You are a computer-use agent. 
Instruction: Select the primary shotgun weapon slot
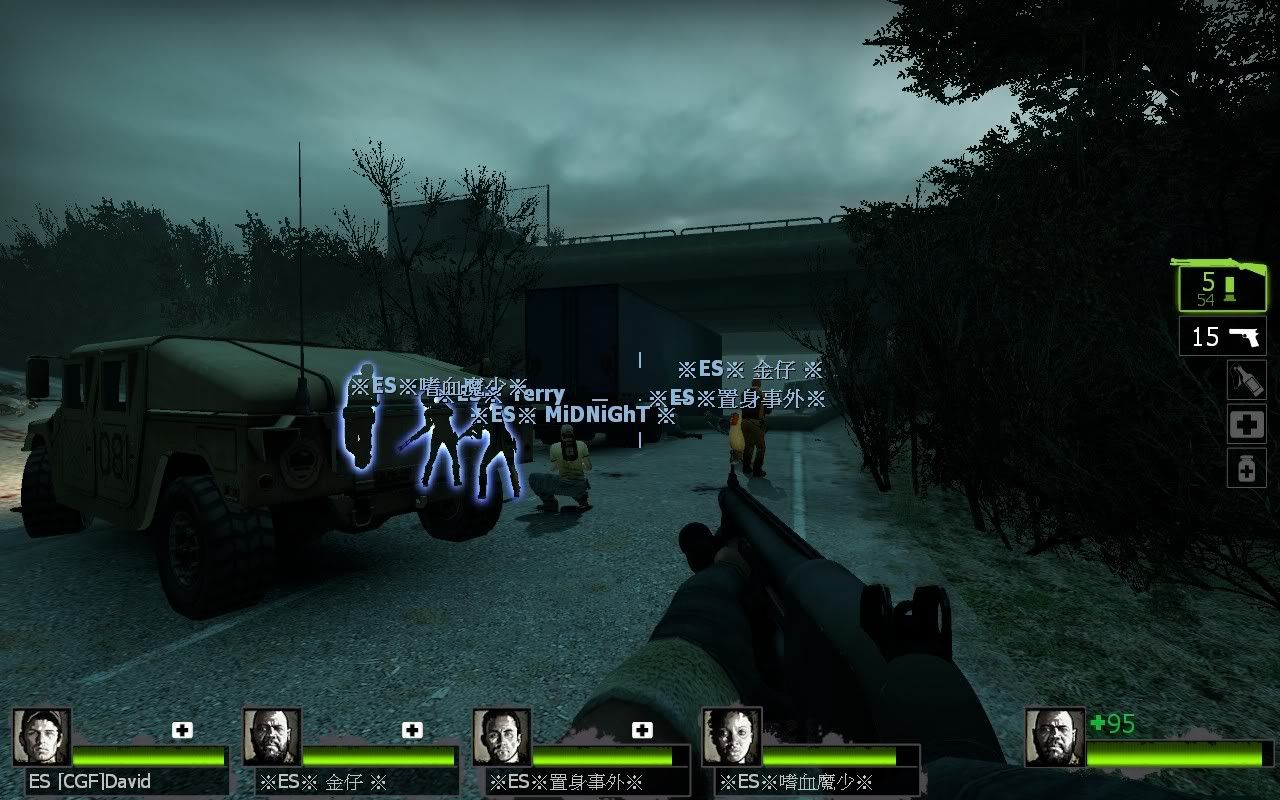pos(1220,286)
